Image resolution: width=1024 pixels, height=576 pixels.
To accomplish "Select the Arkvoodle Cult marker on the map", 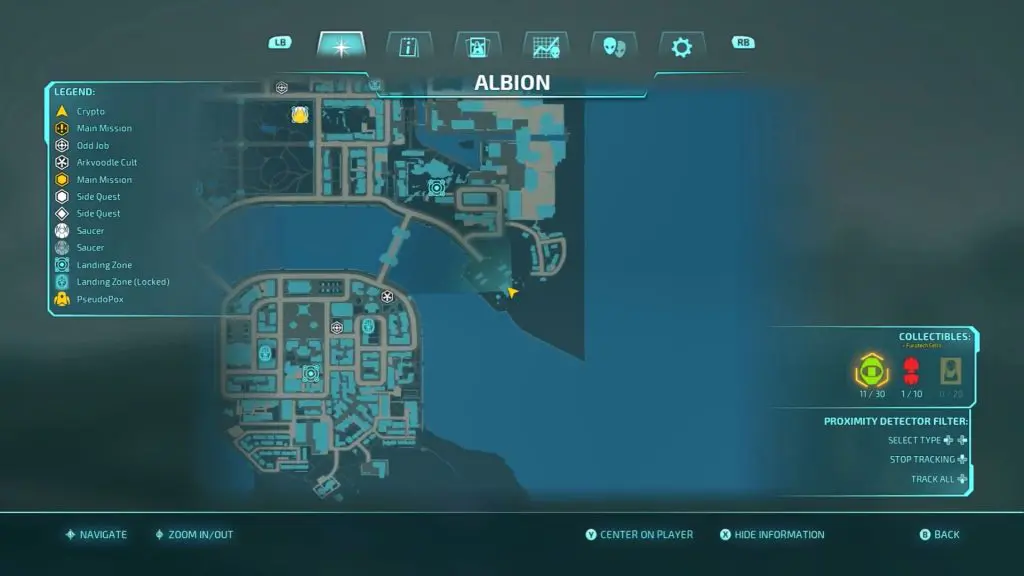I will click(x=388, y=296).
